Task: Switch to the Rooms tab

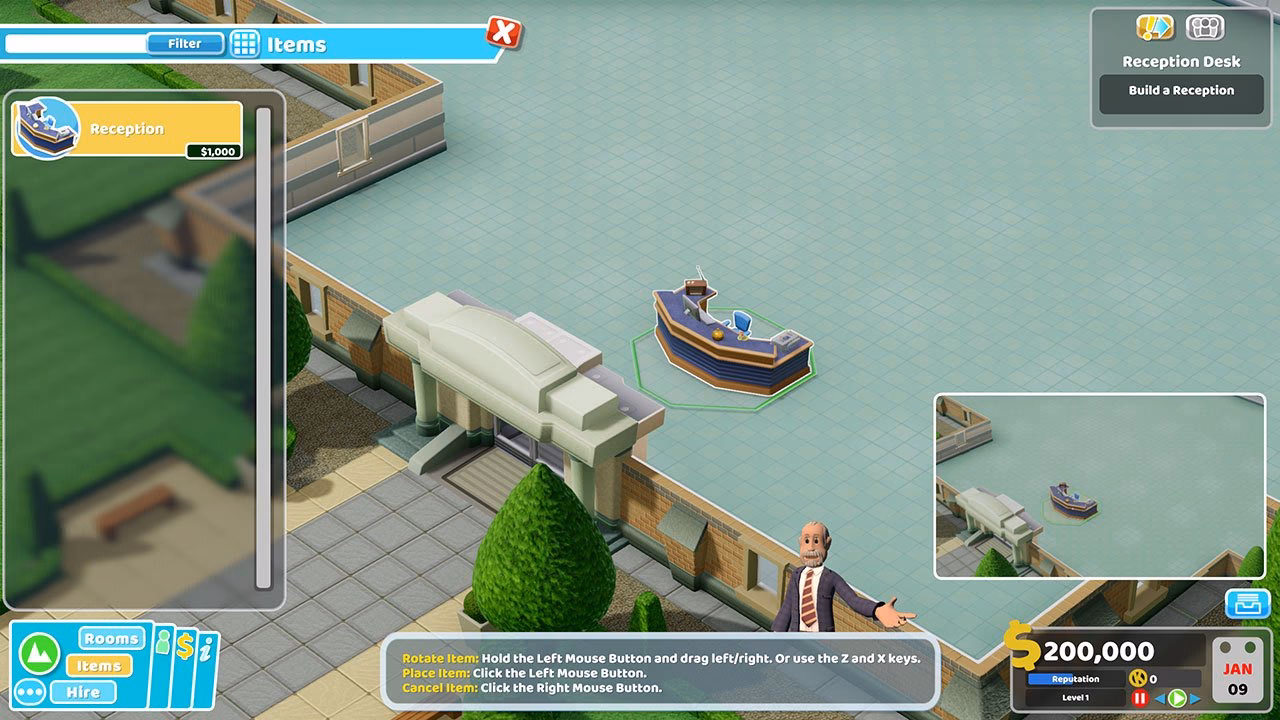Action: (110, 638)
